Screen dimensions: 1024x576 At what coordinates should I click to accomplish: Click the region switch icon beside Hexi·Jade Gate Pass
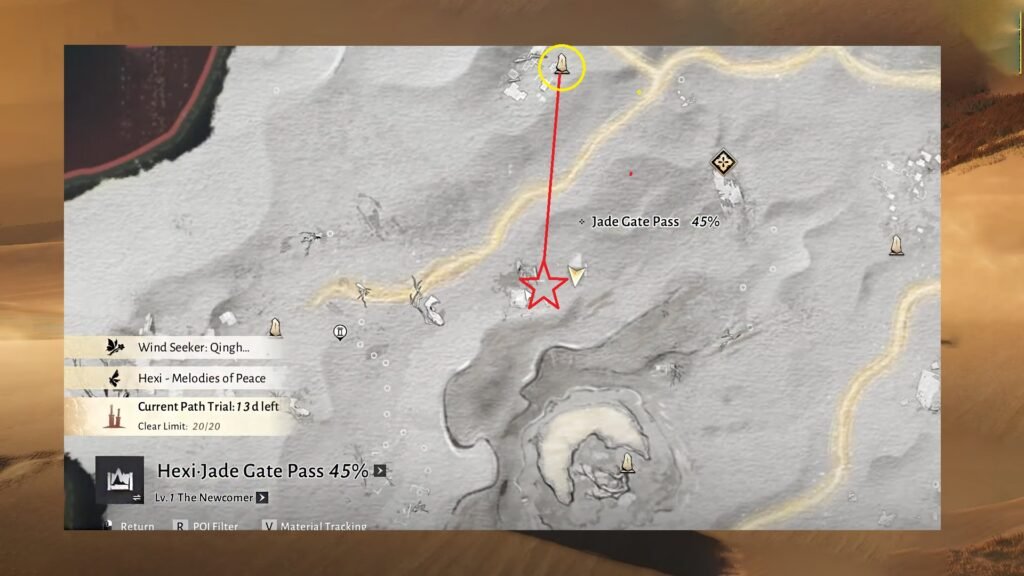113,479
